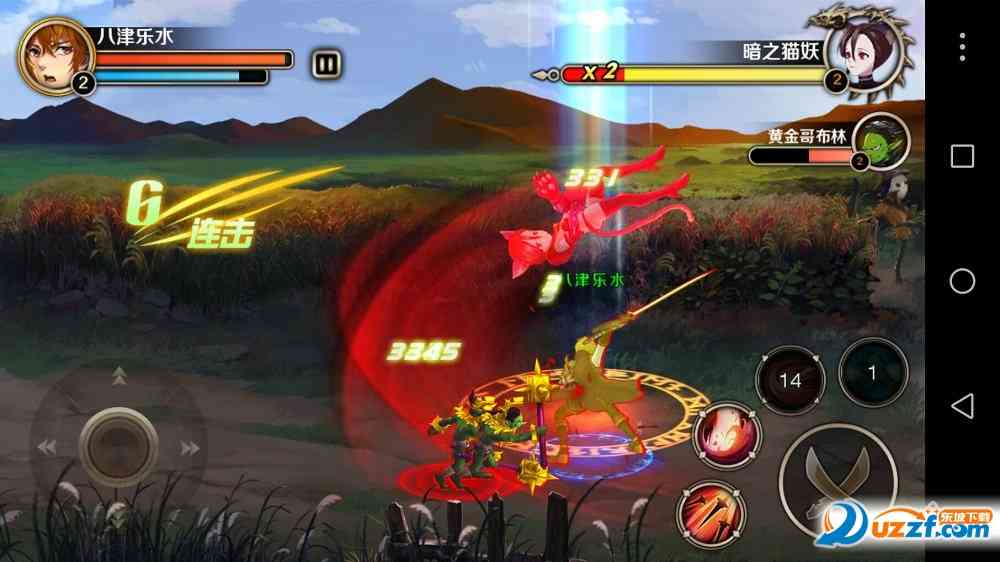
Task: Pause the battle with the pause button
Action: tap(326, 65)
